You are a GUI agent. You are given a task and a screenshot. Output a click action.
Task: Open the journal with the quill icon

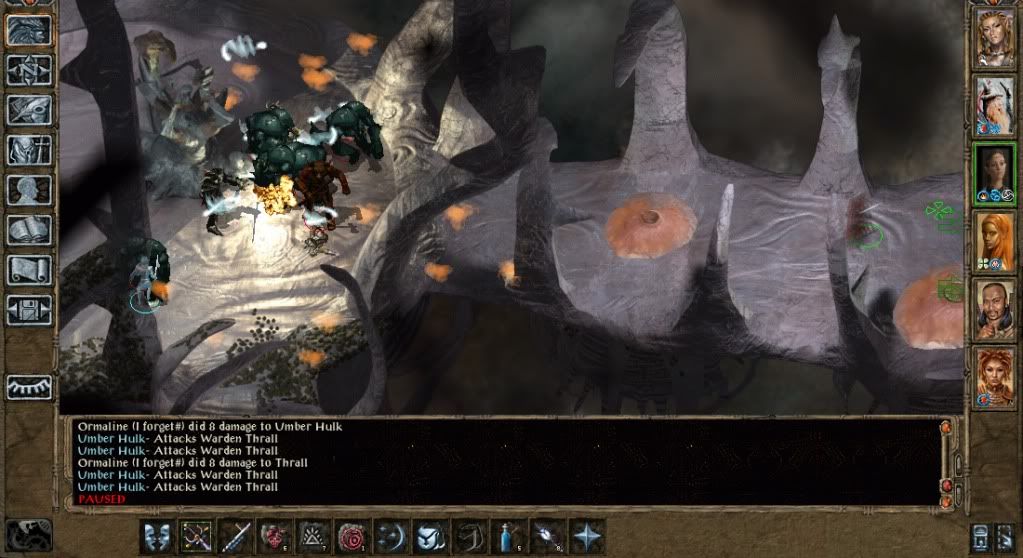29,110
